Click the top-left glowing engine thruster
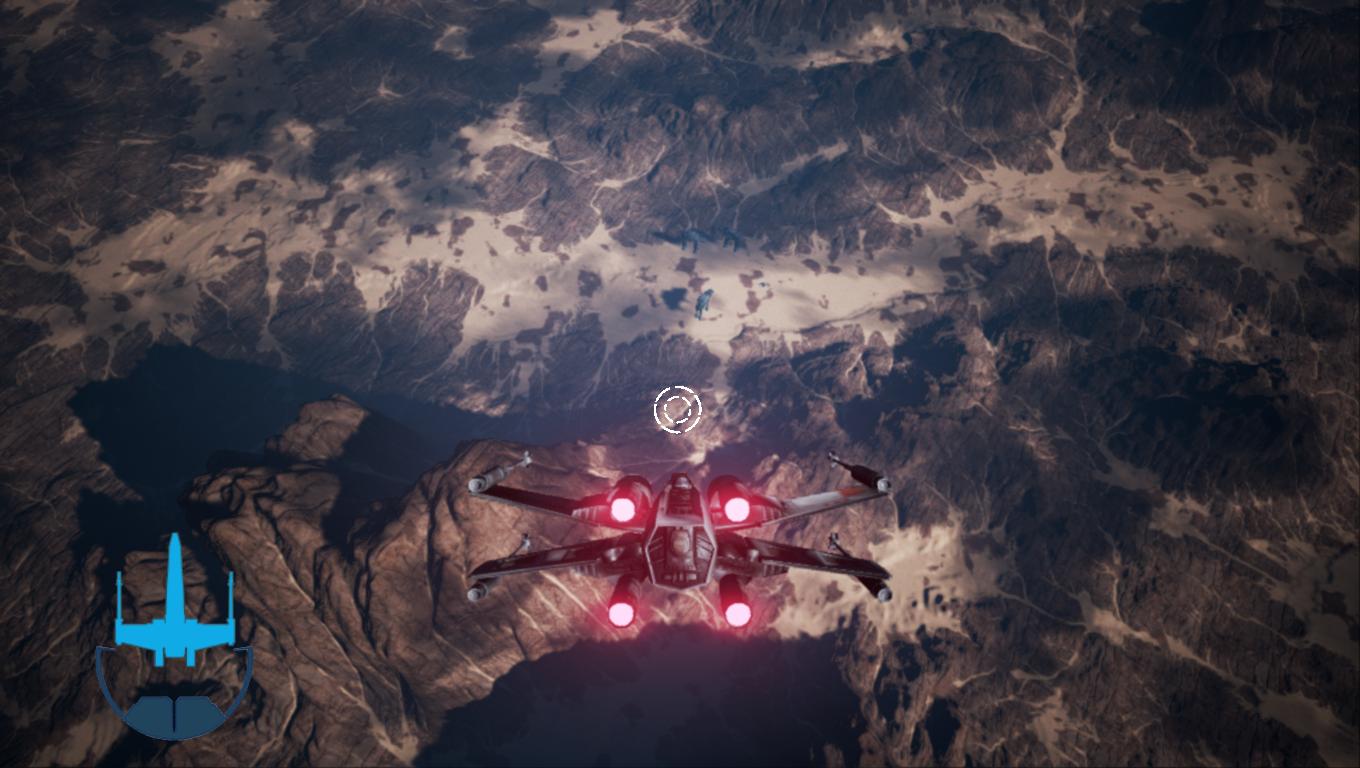Viewport: 1360px width, 768px height. [x=624, y=507]
